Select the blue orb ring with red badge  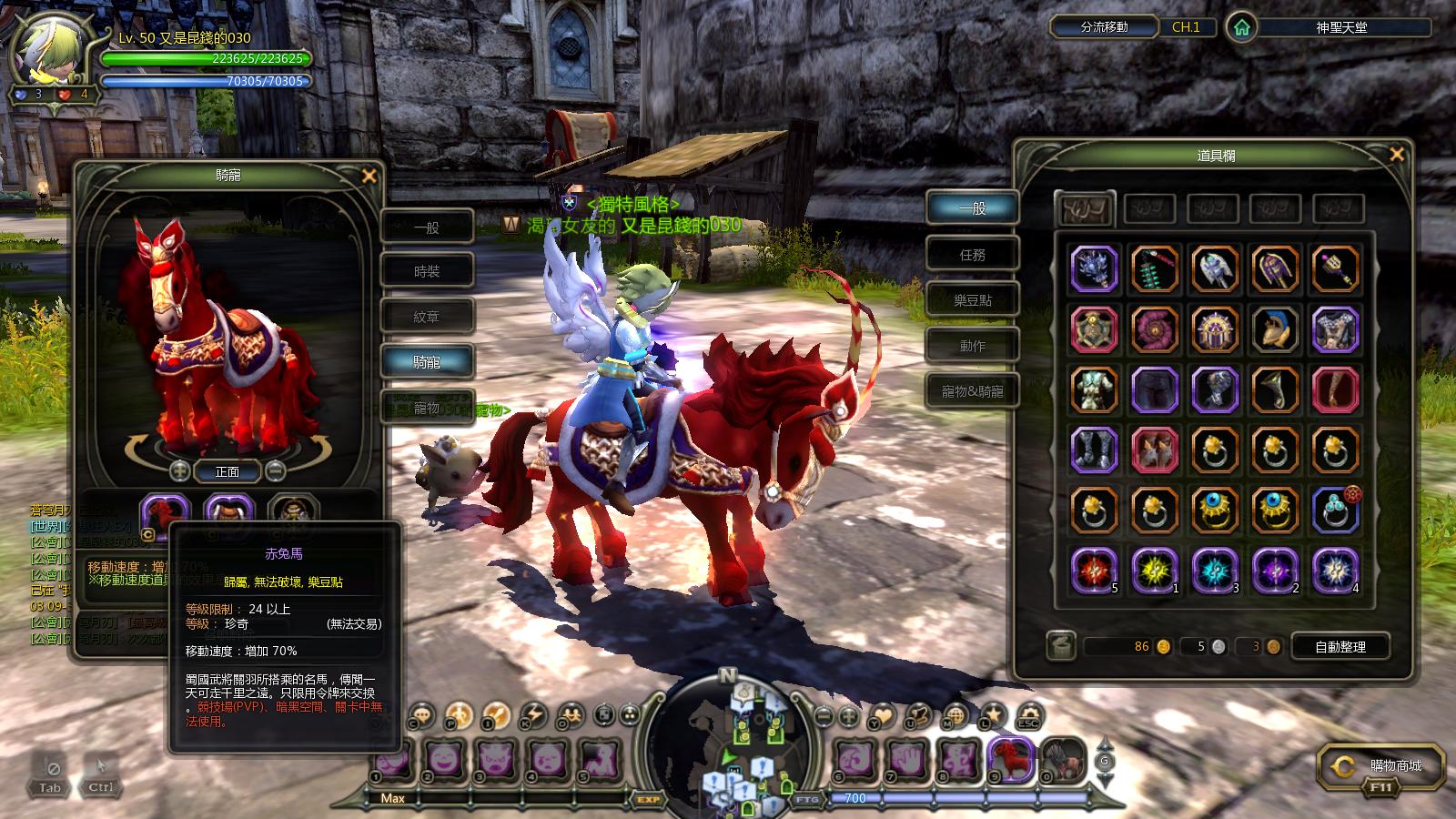[1335, 510]
